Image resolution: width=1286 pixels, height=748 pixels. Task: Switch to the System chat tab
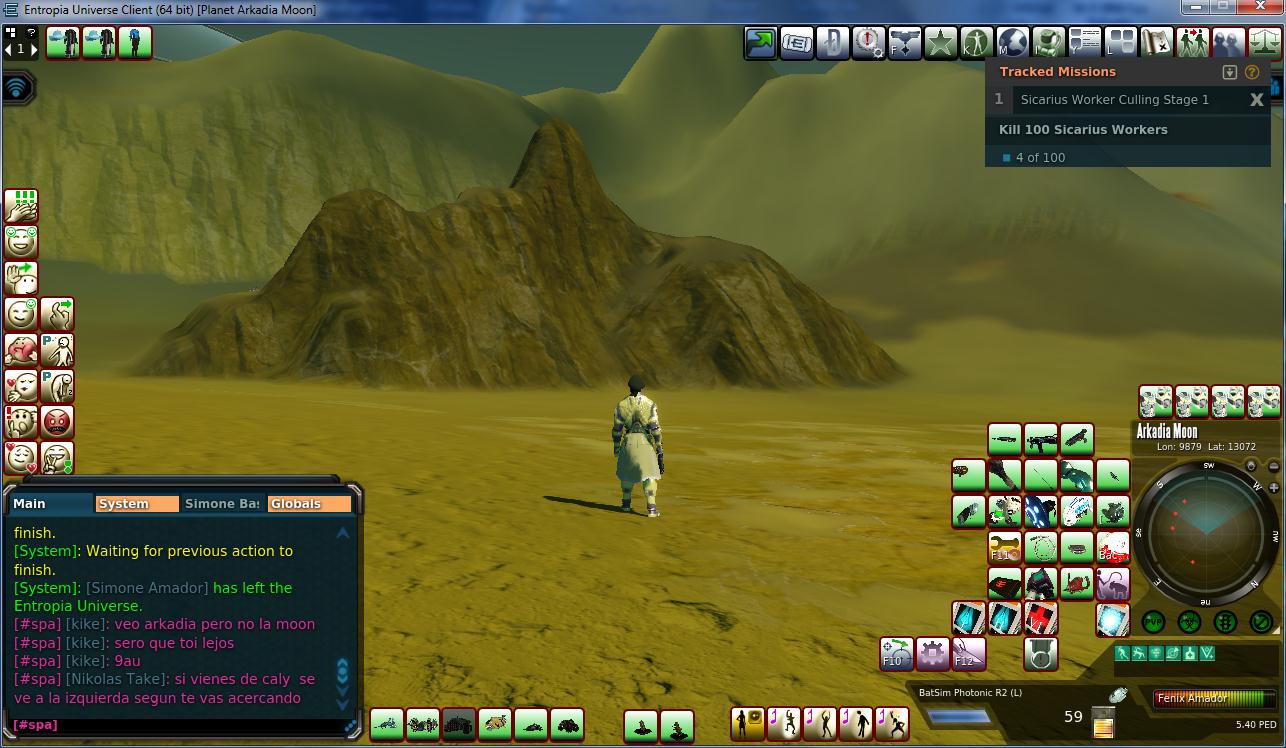[x=136, y=504]
